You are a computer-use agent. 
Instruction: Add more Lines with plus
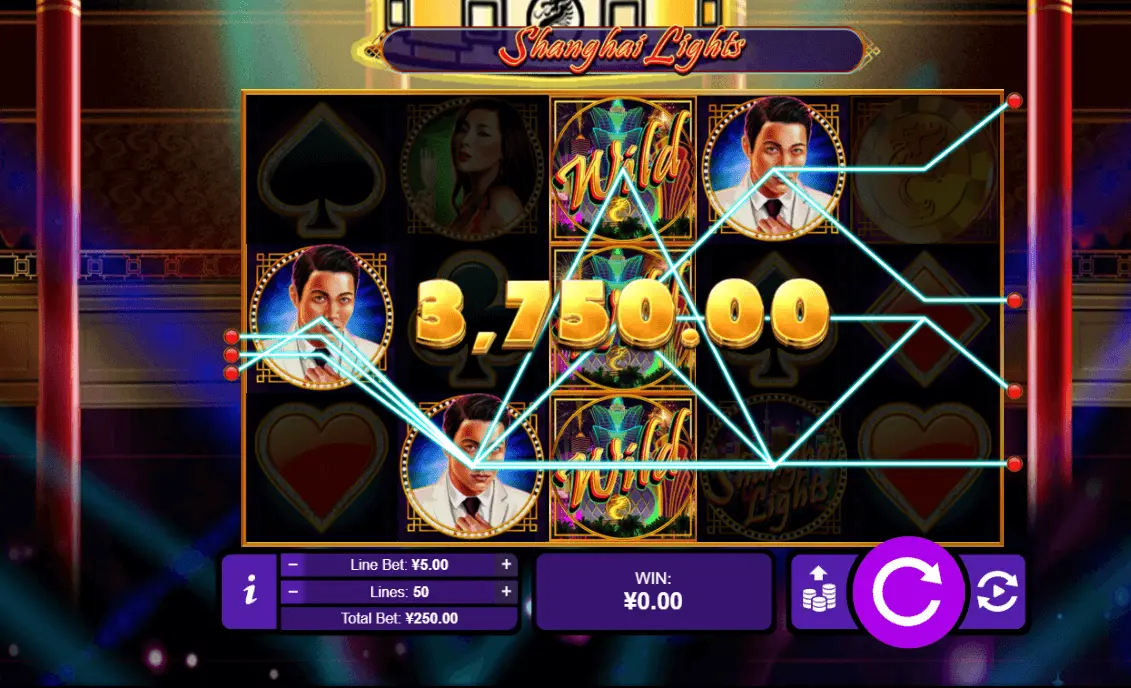[506, 592]
